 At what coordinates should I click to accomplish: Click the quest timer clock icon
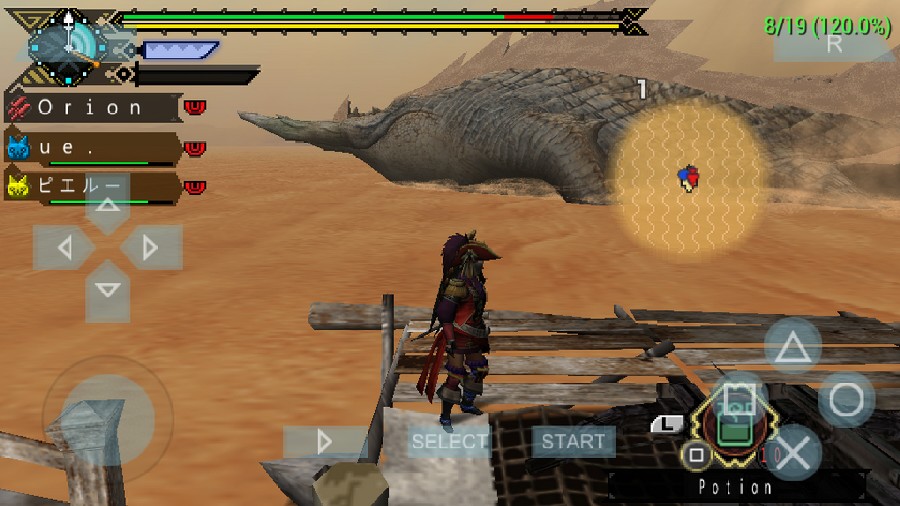(66, 44)
